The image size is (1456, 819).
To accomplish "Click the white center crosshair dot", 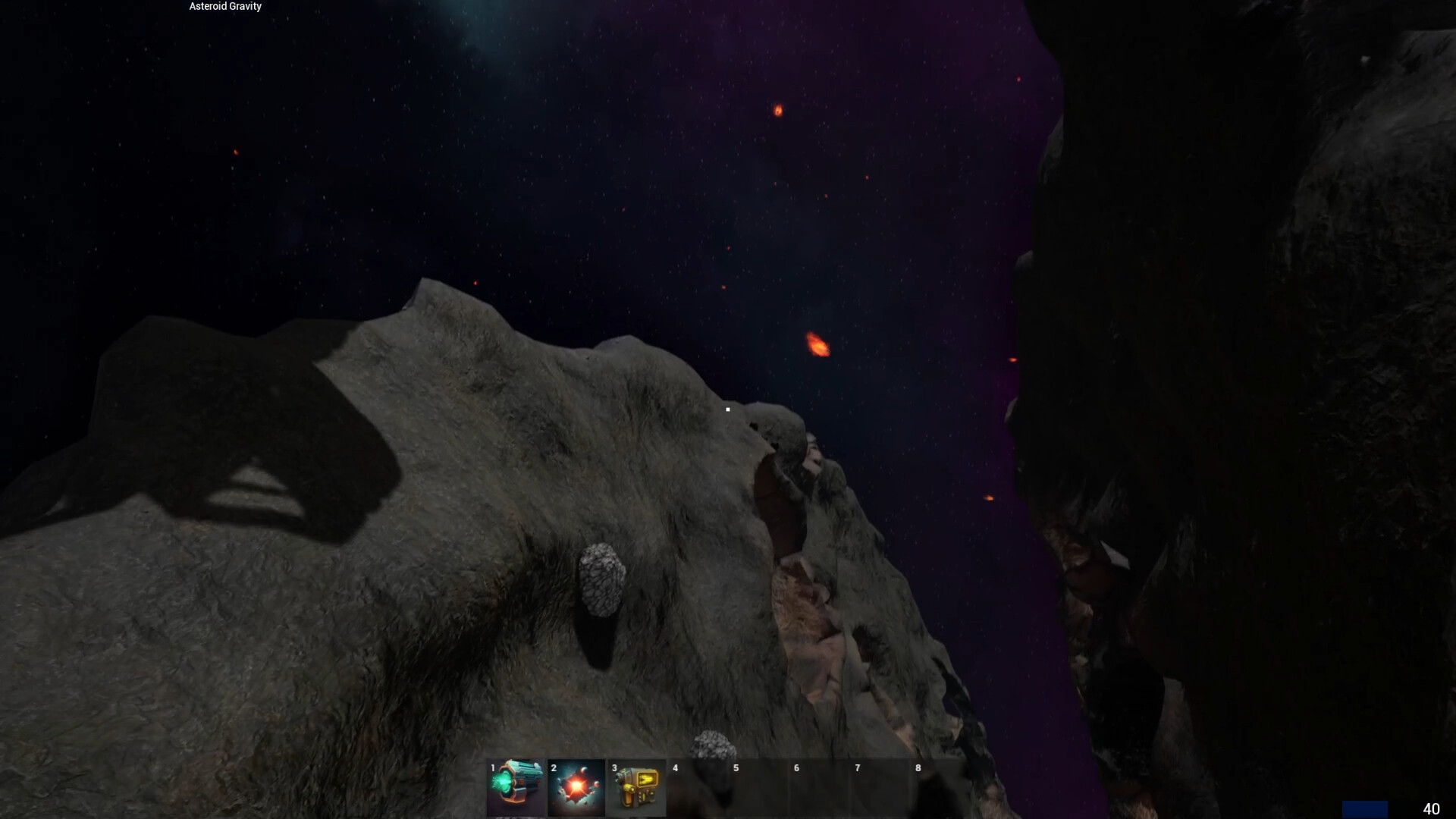I will coord(727,409).
